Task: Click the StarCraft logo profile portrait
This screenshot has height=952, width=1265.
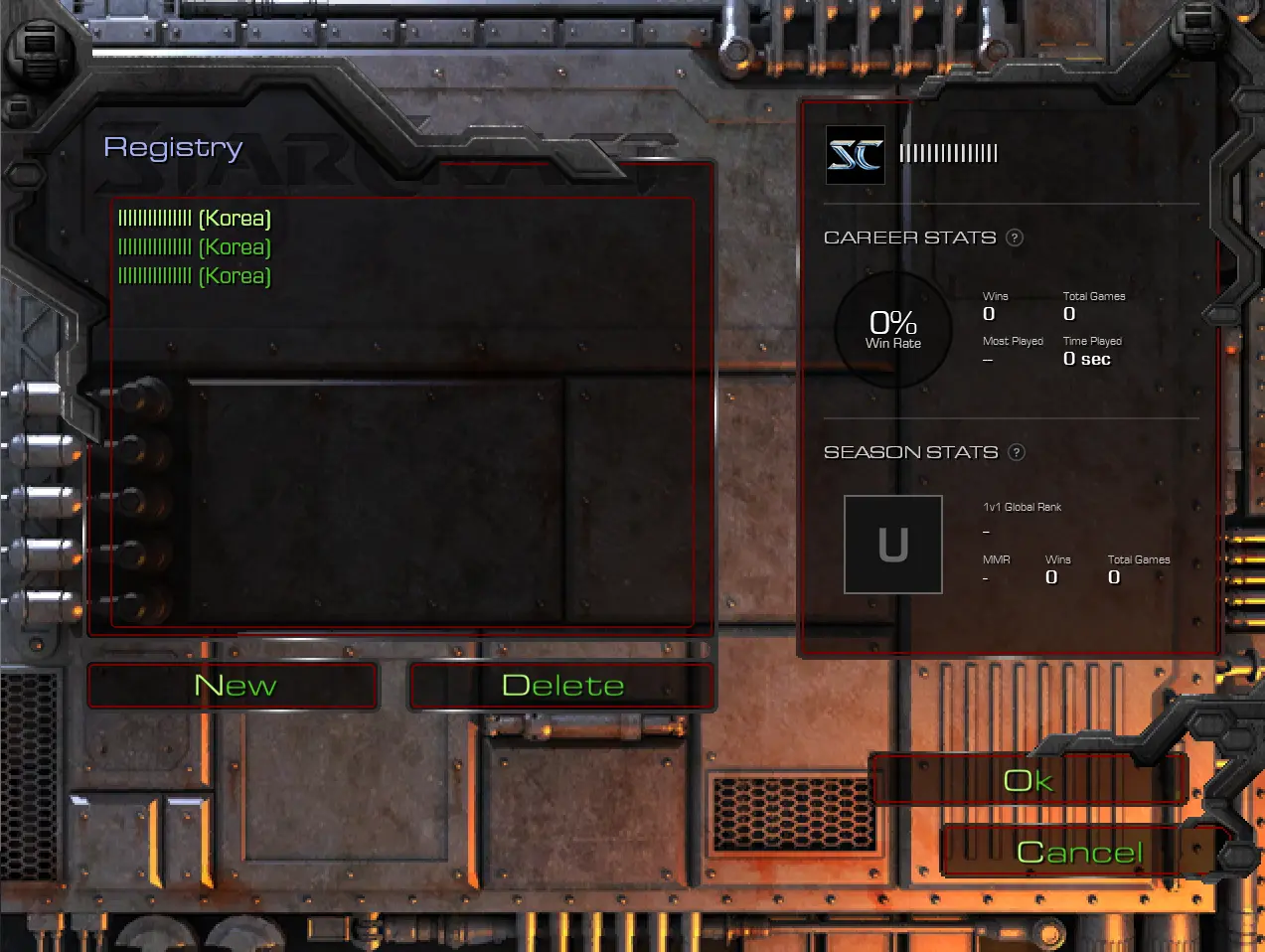Action: 856,155
